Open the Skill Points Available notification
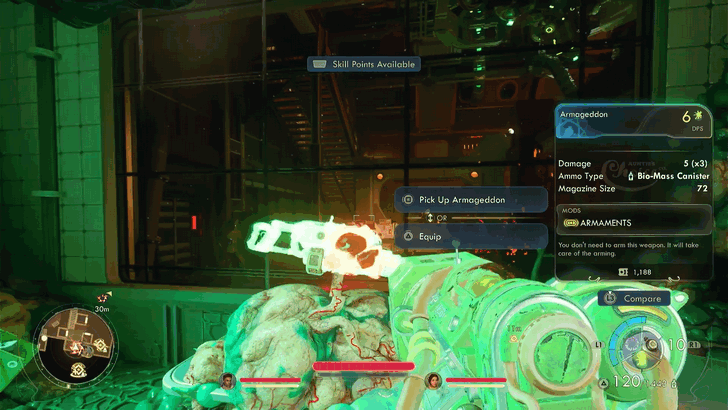728x410 pixels. point(364,64)
